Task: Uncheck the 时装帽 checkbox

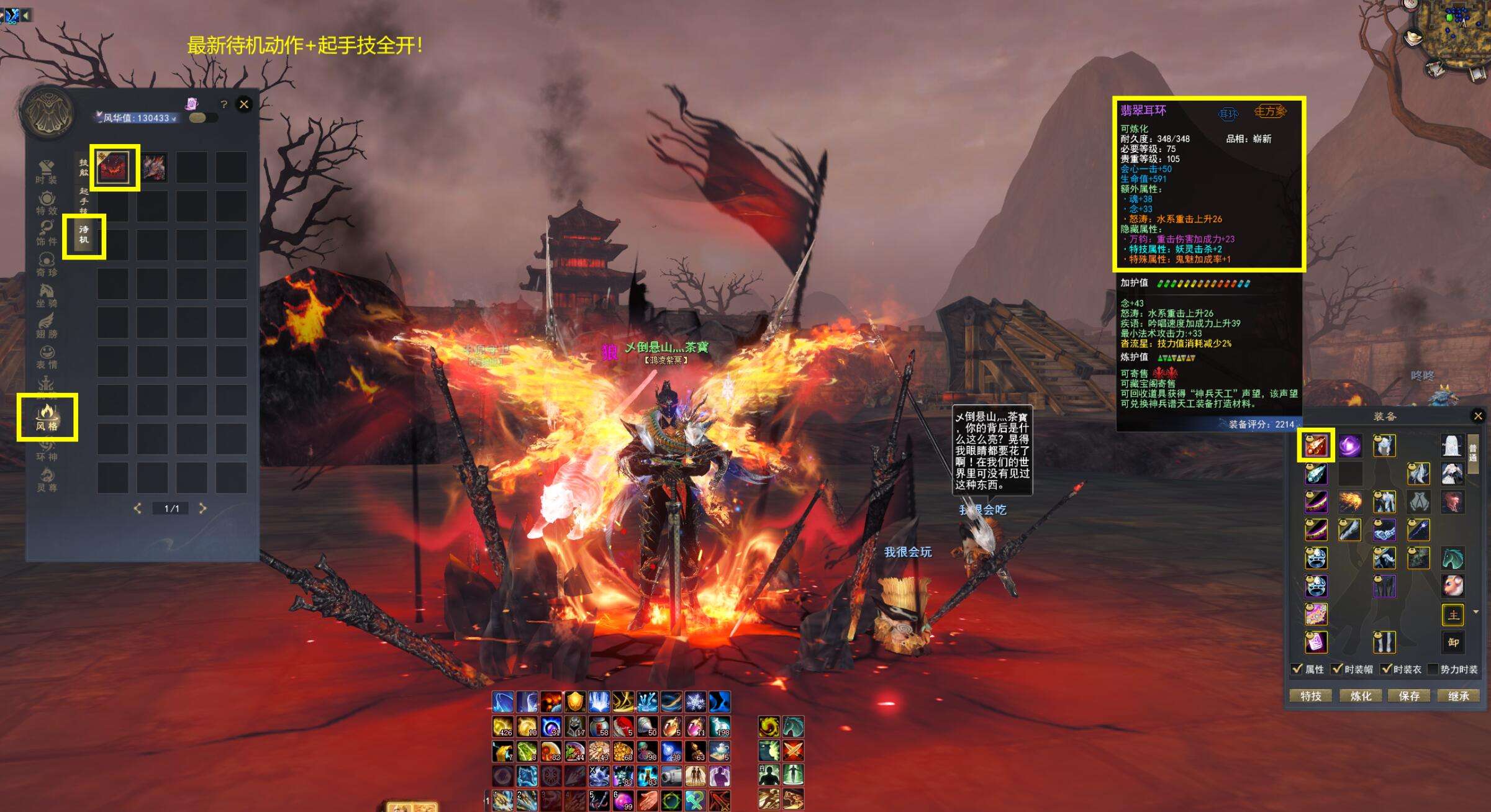Action: pos(1337,669)
